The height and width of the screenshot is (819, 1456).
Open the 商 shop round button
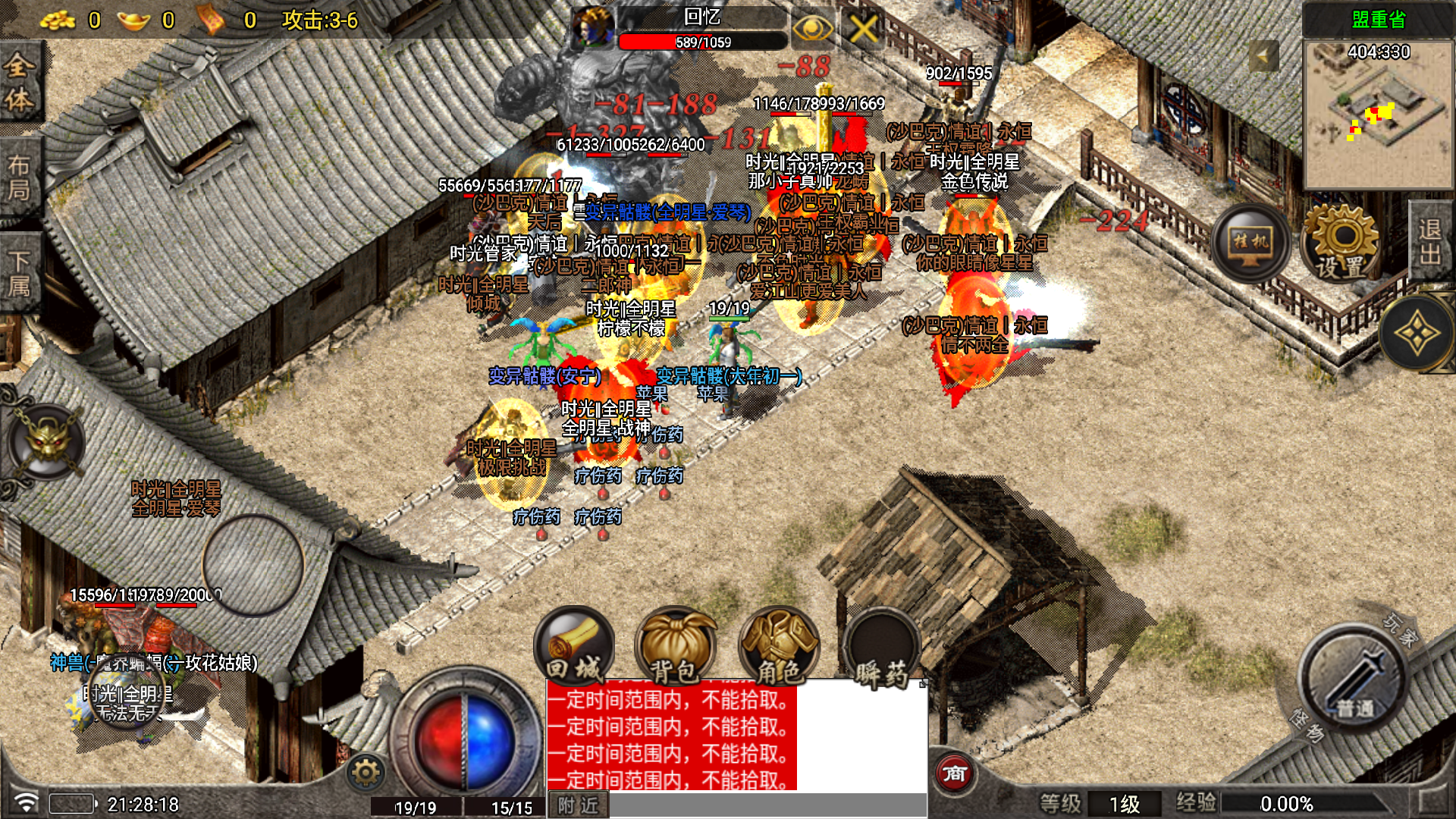click(x=954, y=773)
